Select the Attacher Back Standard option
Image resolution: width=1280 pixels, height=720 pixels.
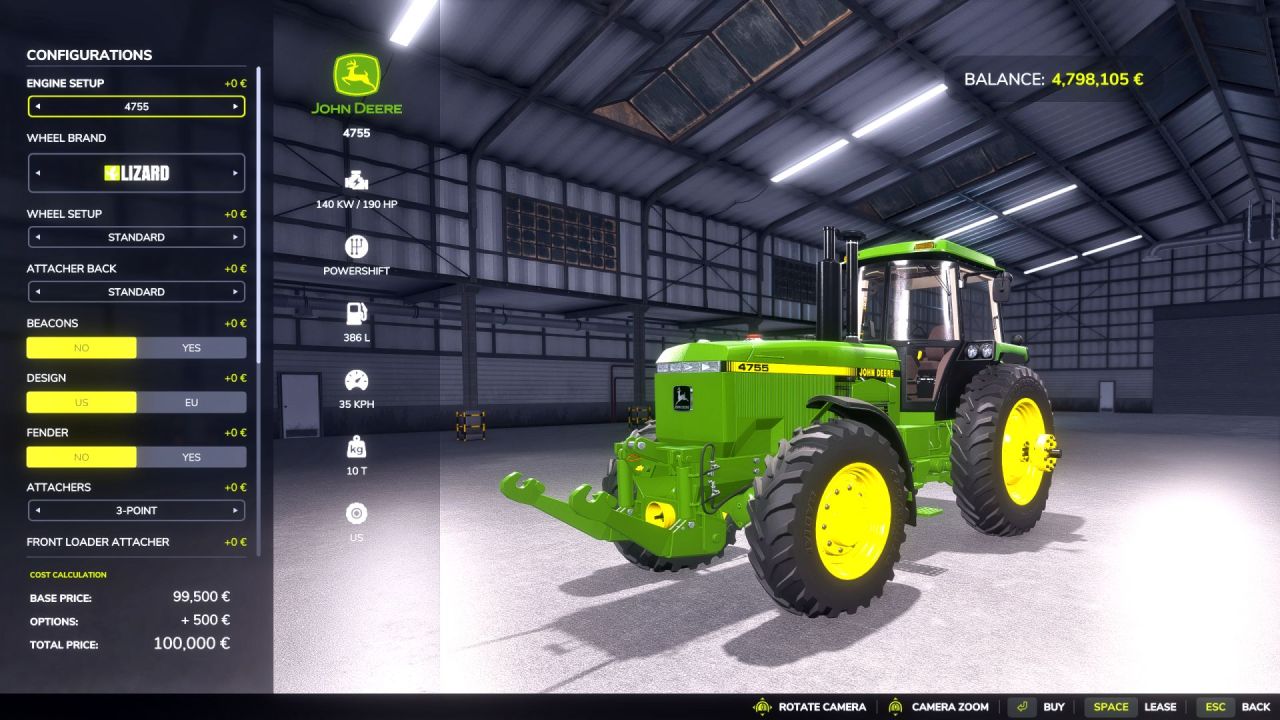237,291
